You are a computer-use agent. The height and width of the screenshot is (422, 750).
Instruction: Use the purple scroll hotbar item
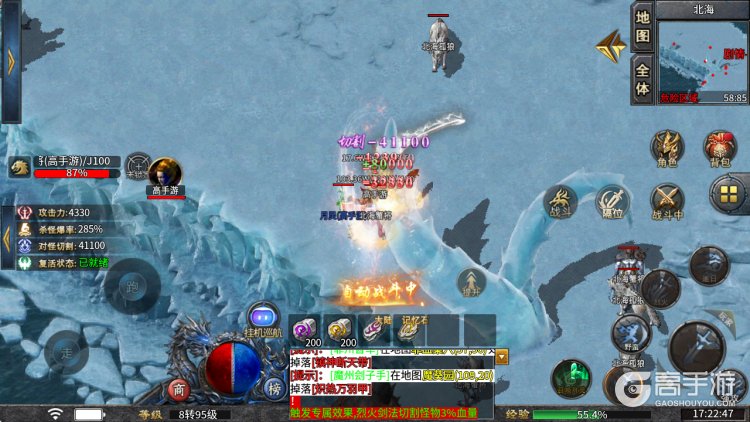click(x=305, y=330)
